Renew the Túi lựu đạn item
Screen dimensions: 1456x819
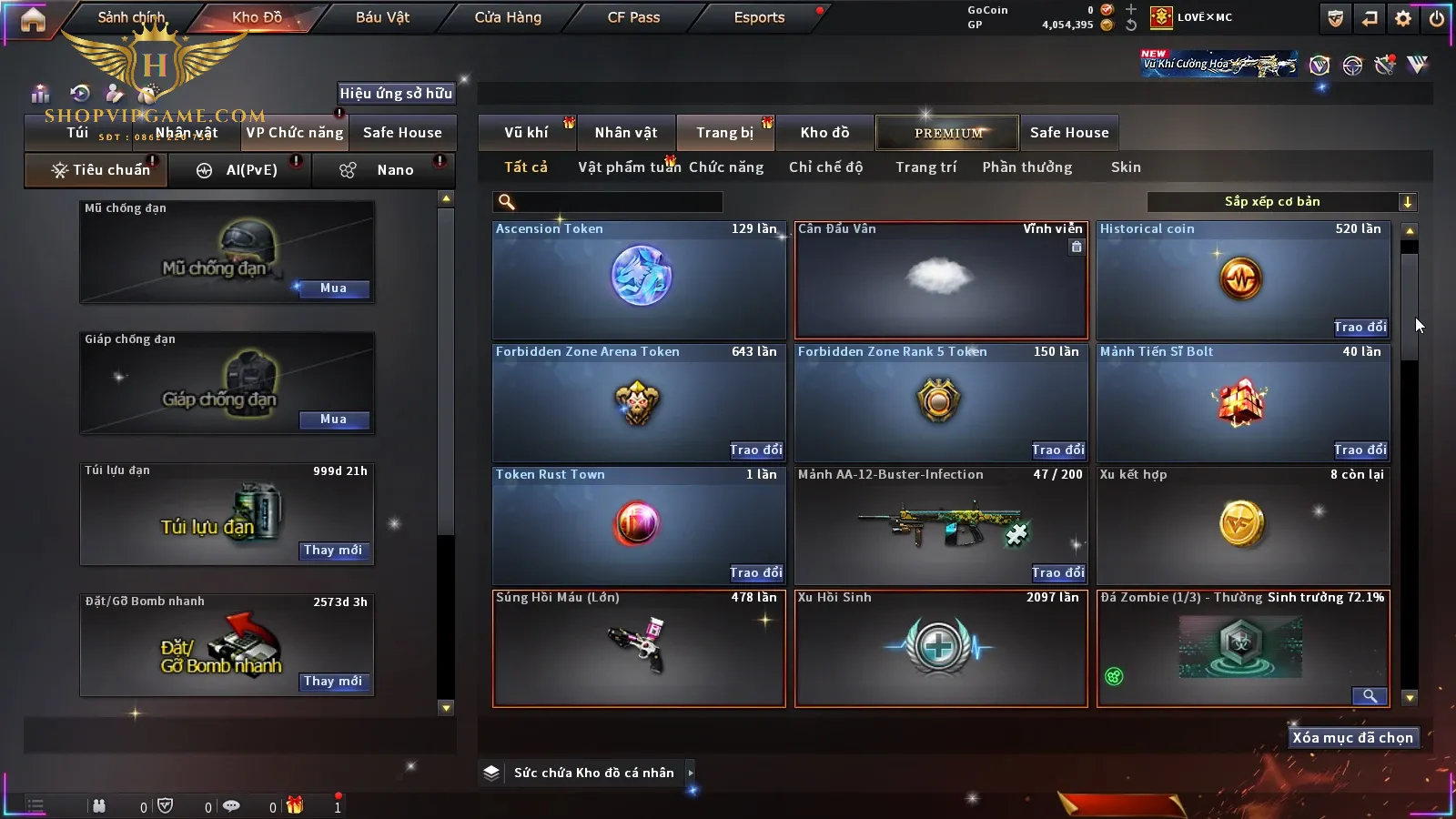[333, 551]
